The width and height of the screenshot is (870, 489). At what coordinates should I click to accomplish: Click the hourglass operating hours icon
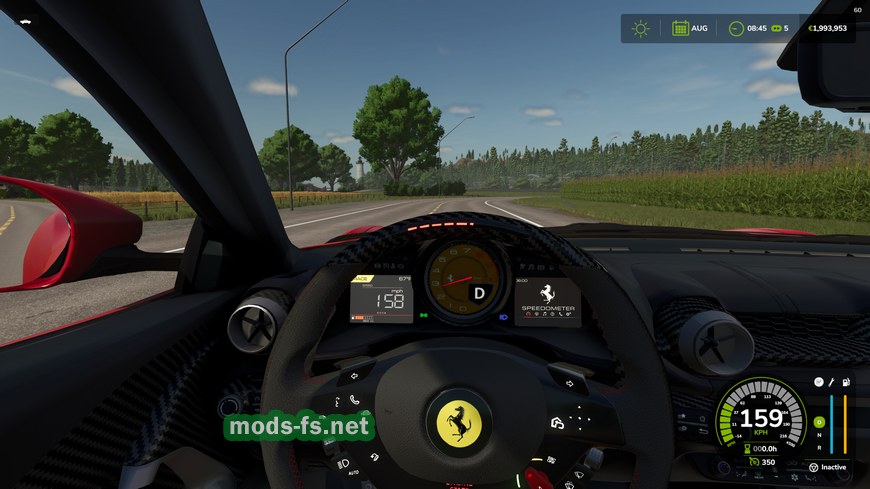tap(745, 449)
